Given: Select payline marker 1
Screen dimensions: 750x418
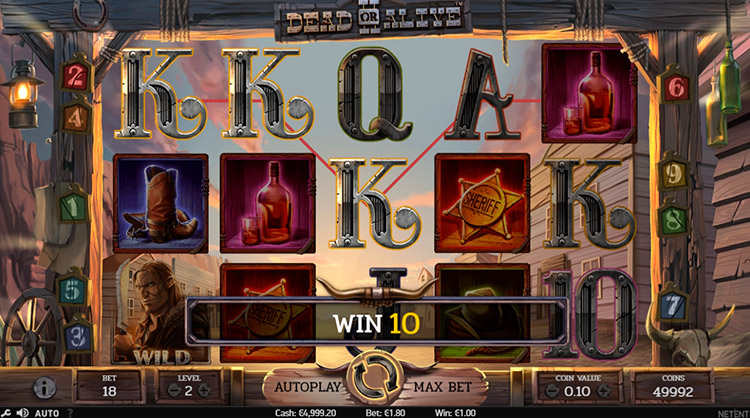Looking at the screenshot, I should (72, 207).
